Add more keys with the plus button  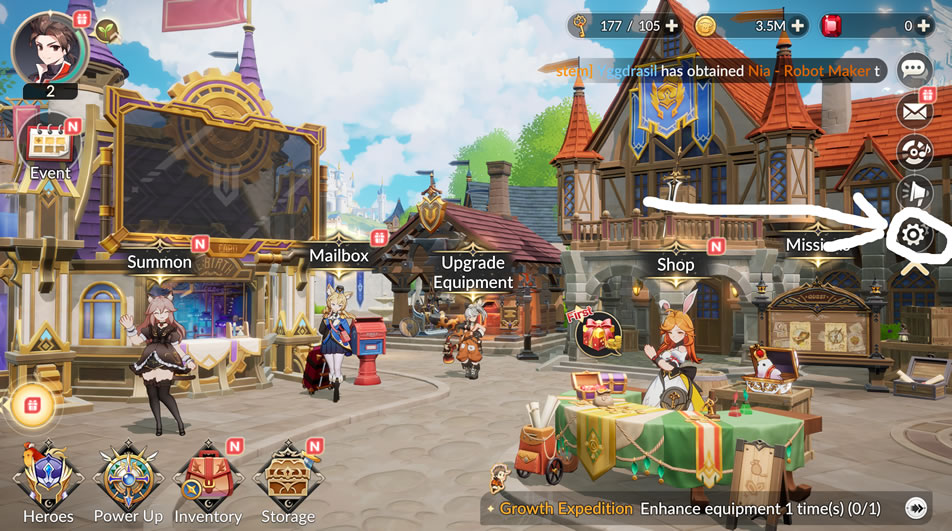[x=670, y=26]
